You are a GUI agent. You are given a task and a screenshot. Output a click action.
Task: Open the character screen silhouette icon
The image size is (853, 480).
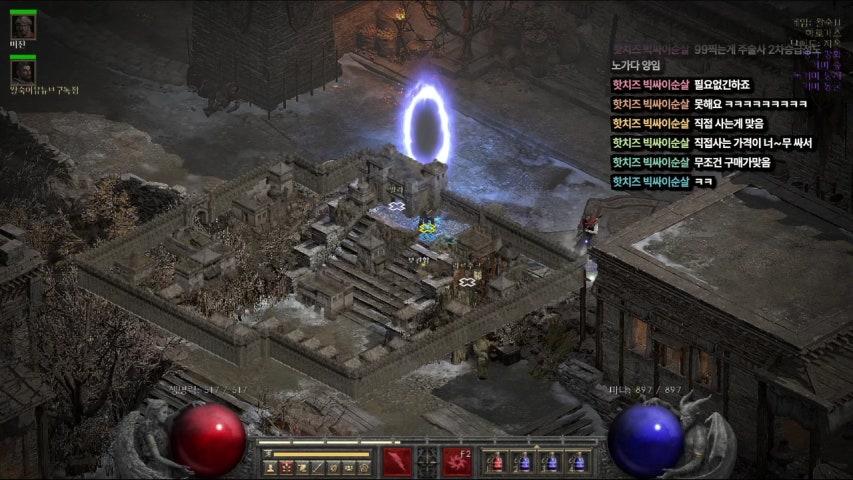pyautogui.click(x=270, y=467)
